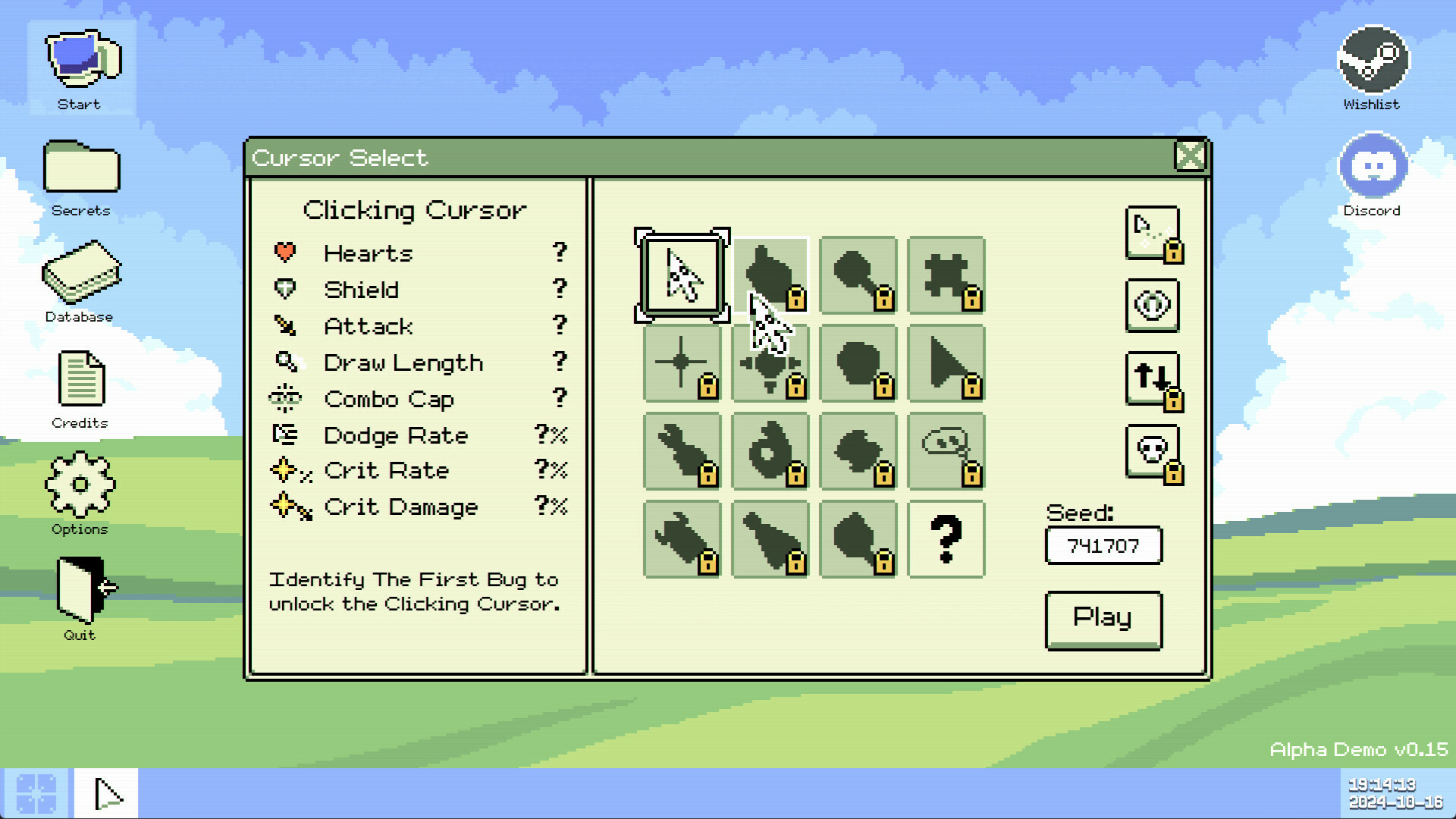Click the mystery question mark cursor slot
This screenshot has height=819, width=1456.
(946, 538)
